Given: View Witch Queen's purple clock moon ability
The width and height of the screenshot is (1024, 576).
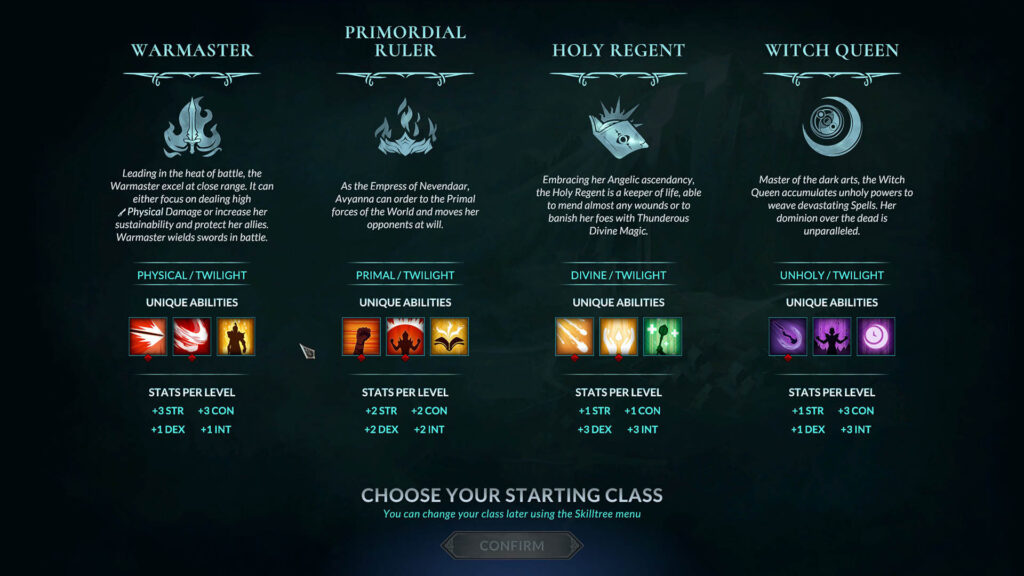Looking at the screenshot, I should [x=875, y=337].
